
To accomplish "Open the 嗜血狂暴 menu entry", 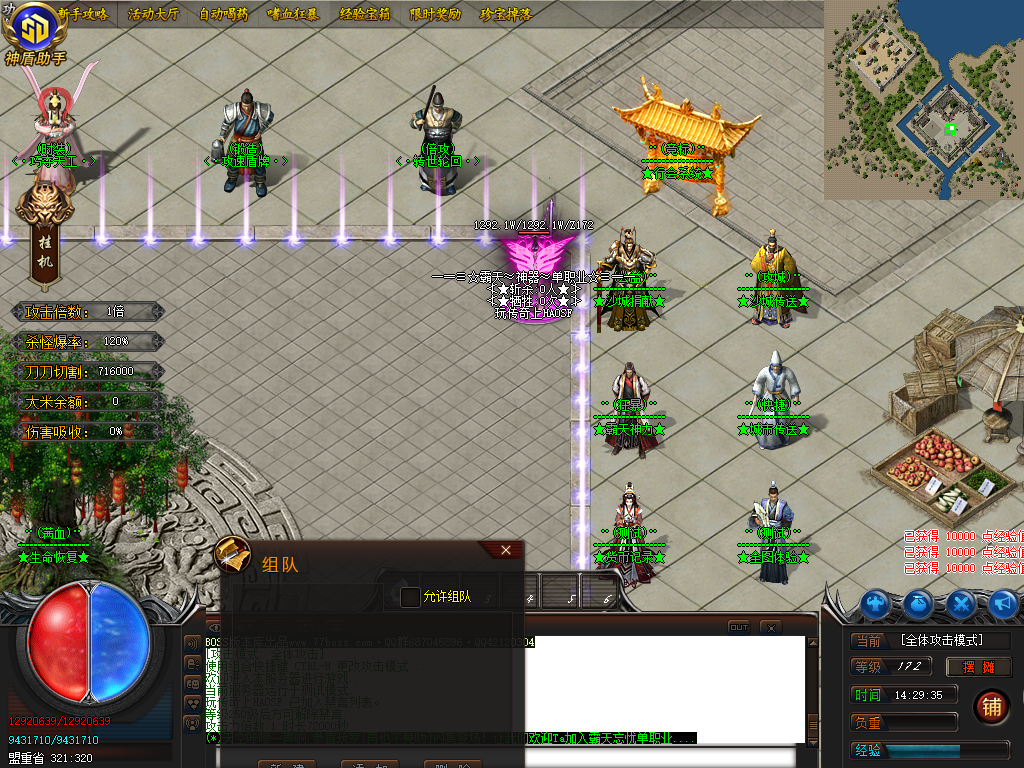I will [294, 14].
